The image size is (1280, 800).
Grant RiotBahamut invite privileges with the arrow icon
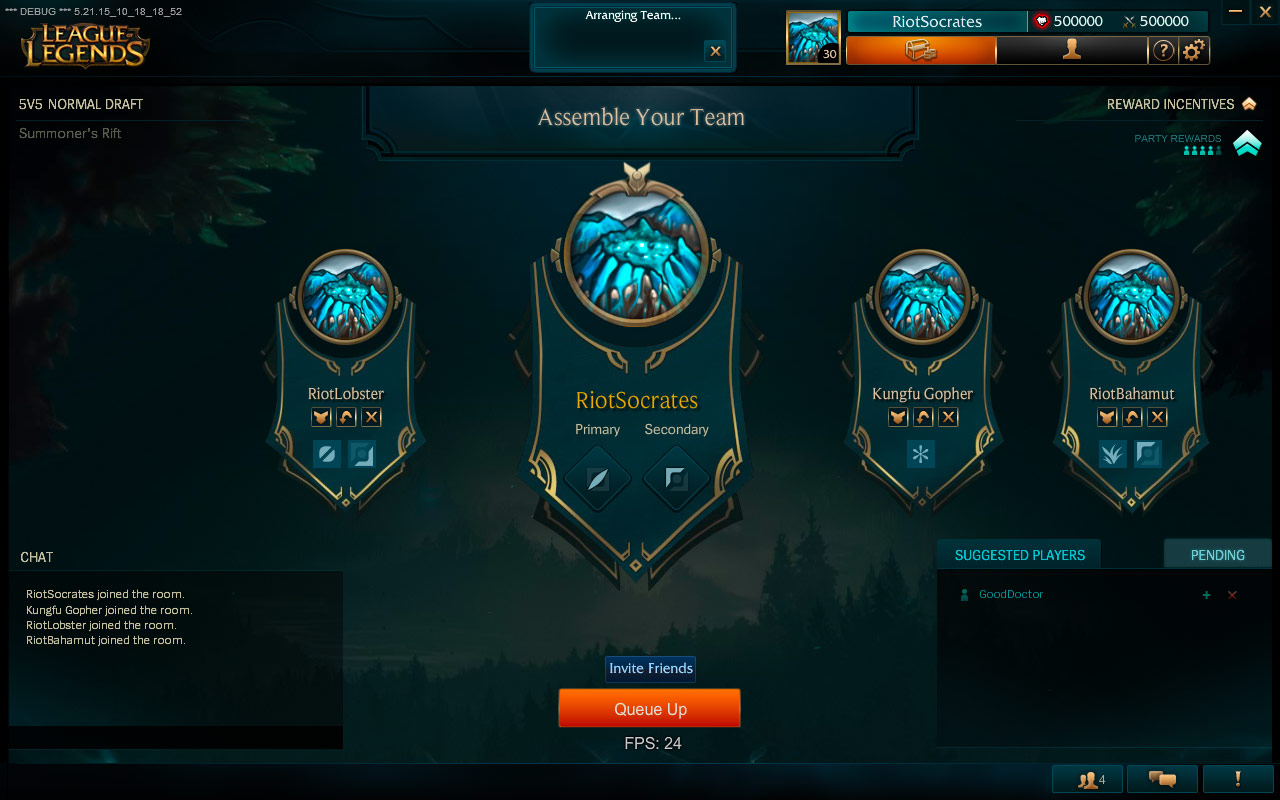[x=1131, y=417]
